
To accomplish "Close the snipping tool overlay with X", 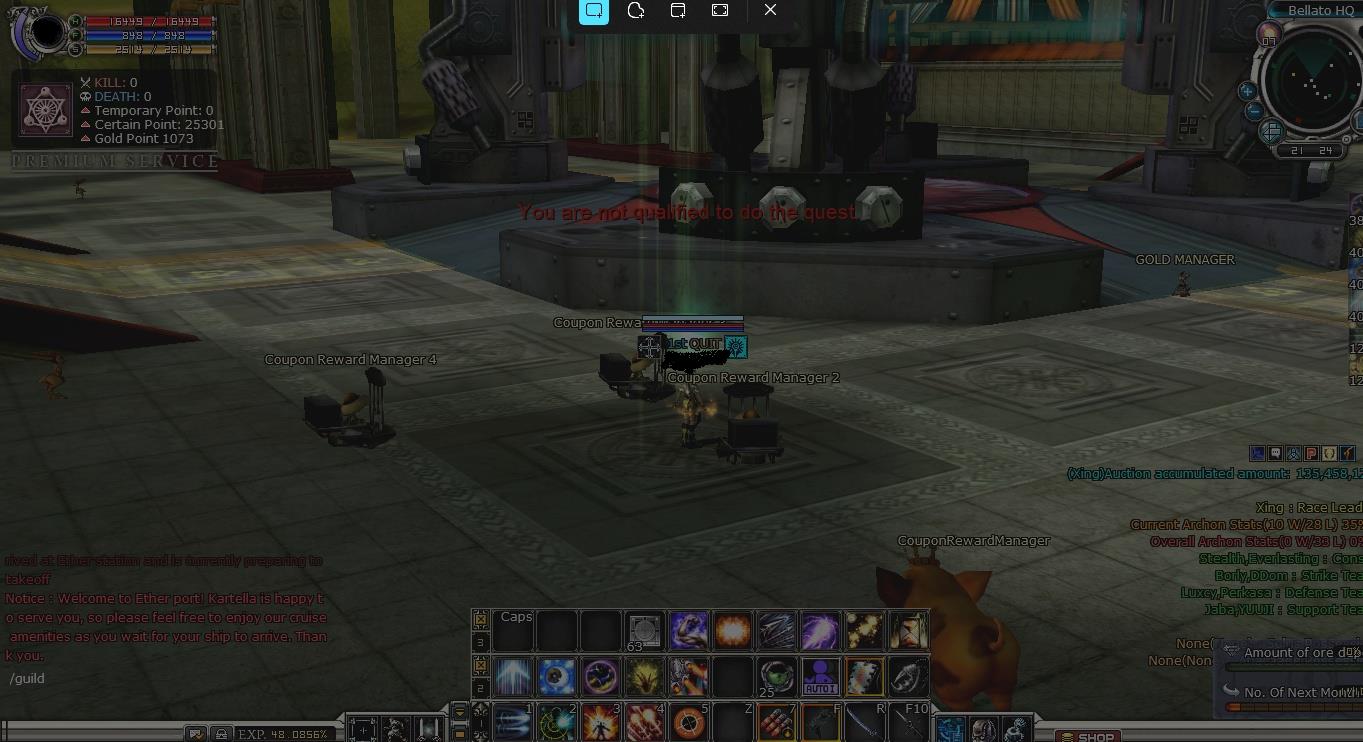I will coord(770,10).
